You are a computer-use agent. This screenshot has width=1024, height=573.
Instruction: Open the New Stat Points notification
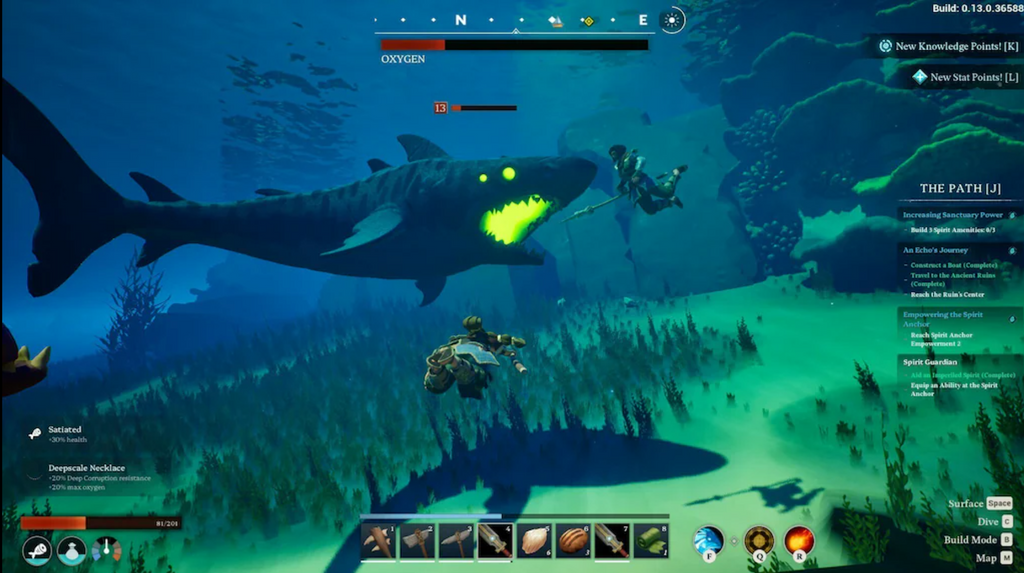pyautogui.click(x=964, y=77)
